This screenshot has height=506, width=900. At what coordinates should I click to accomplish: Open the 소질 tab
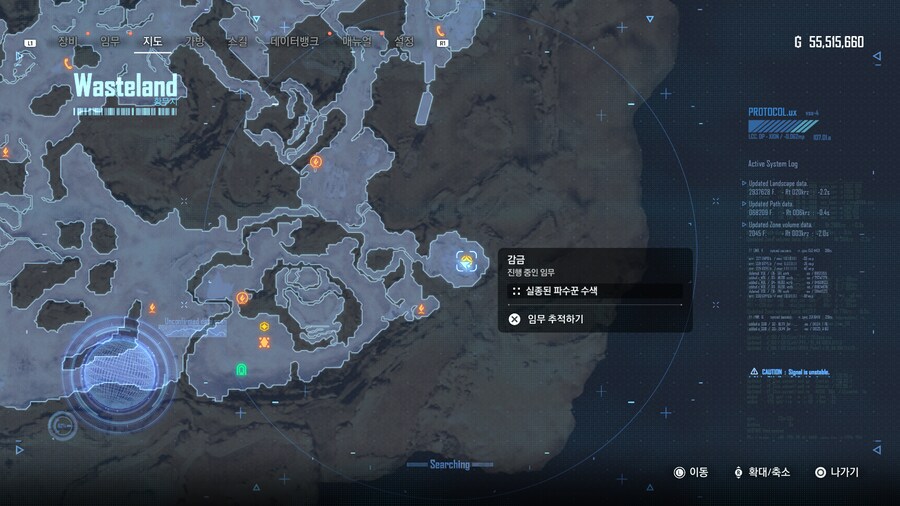[x=237, y=41]
